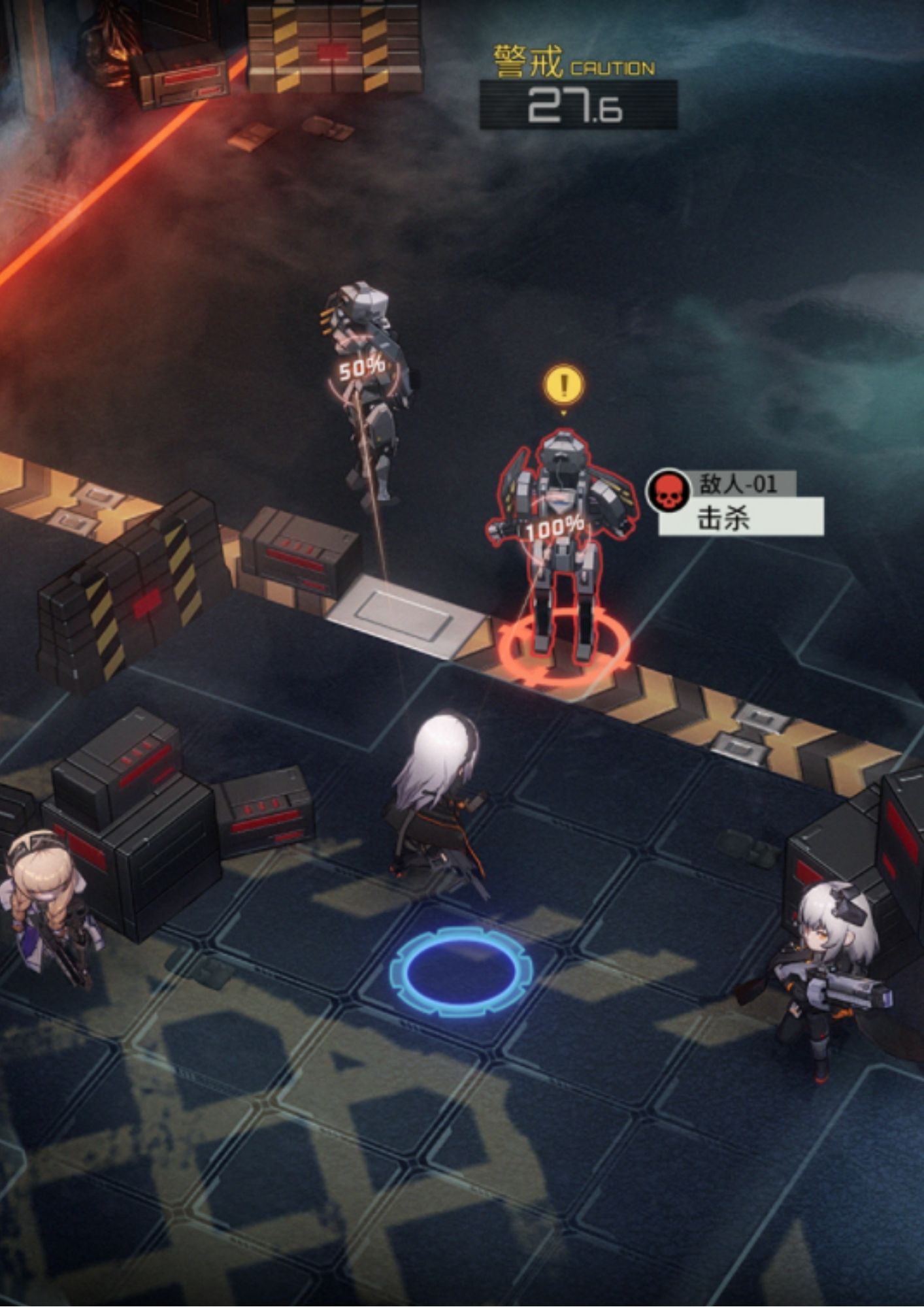
Task: Click the red skull icon beside 敌人-01
Action: point(668,491)
